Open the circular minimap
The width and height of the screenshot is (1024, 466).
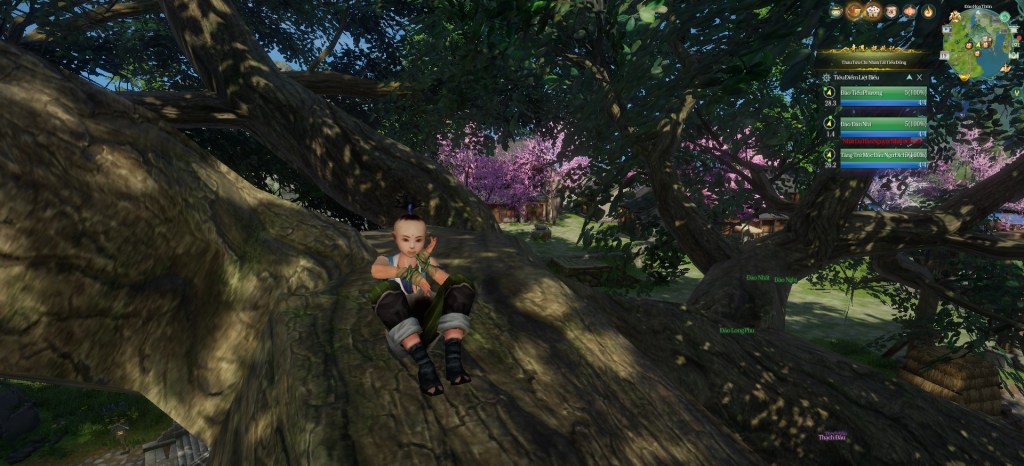(974, 44)
